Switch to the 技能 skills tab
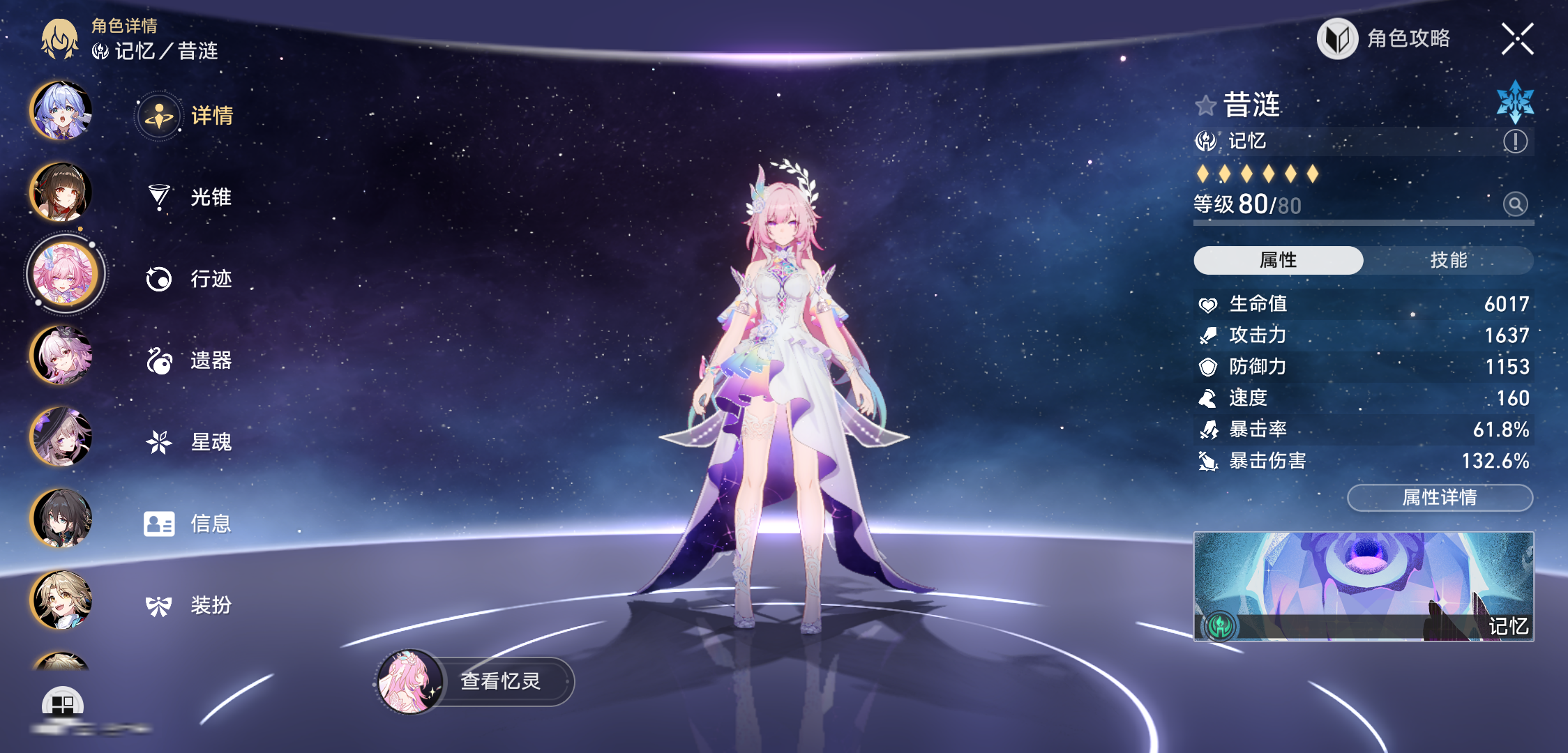Image resolution: width=1568 pixels, height=753 pixels. tap(1448, 260)
